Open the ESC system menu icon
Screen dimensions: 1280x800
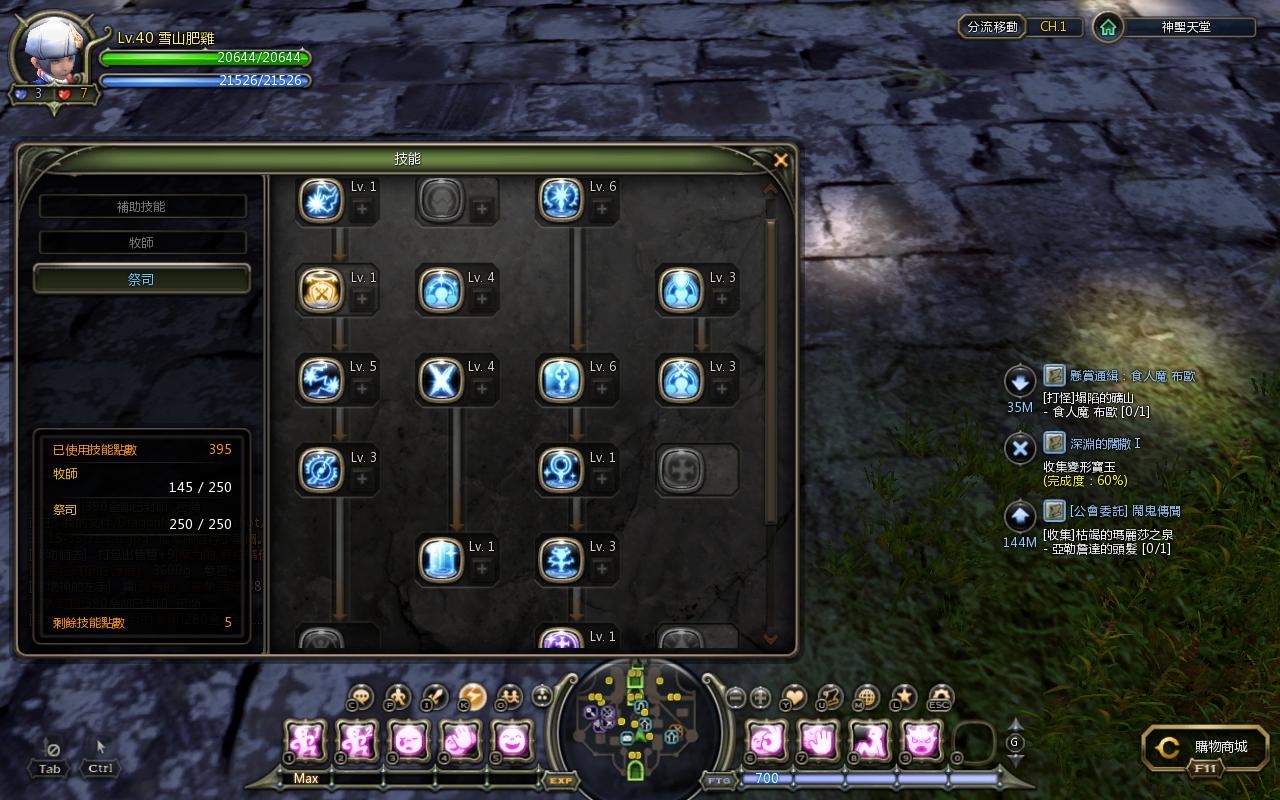(x=940, y=697)
